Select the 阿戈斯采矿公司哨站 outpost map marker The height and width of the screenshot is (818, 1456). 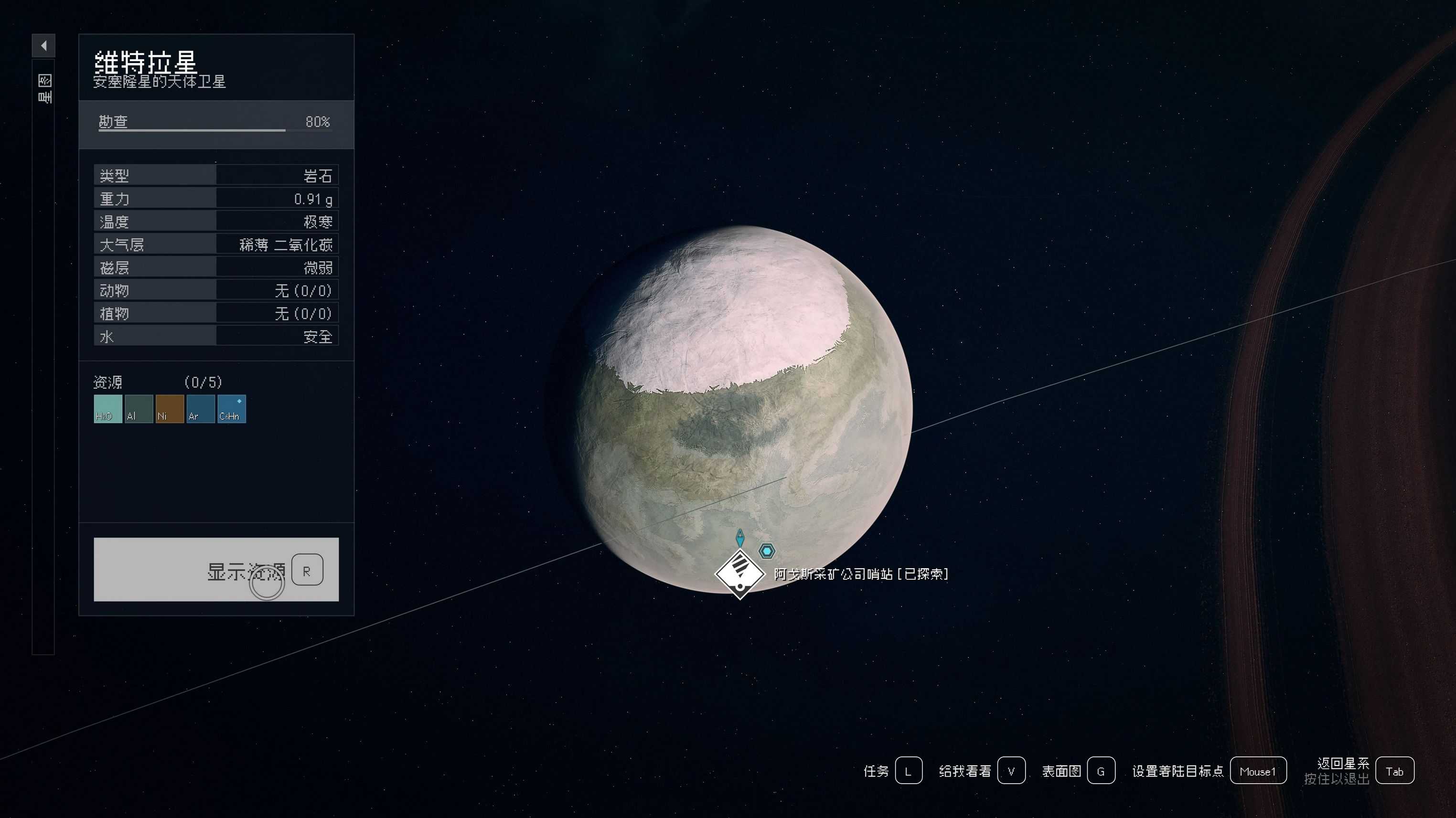tap(740, 574)
